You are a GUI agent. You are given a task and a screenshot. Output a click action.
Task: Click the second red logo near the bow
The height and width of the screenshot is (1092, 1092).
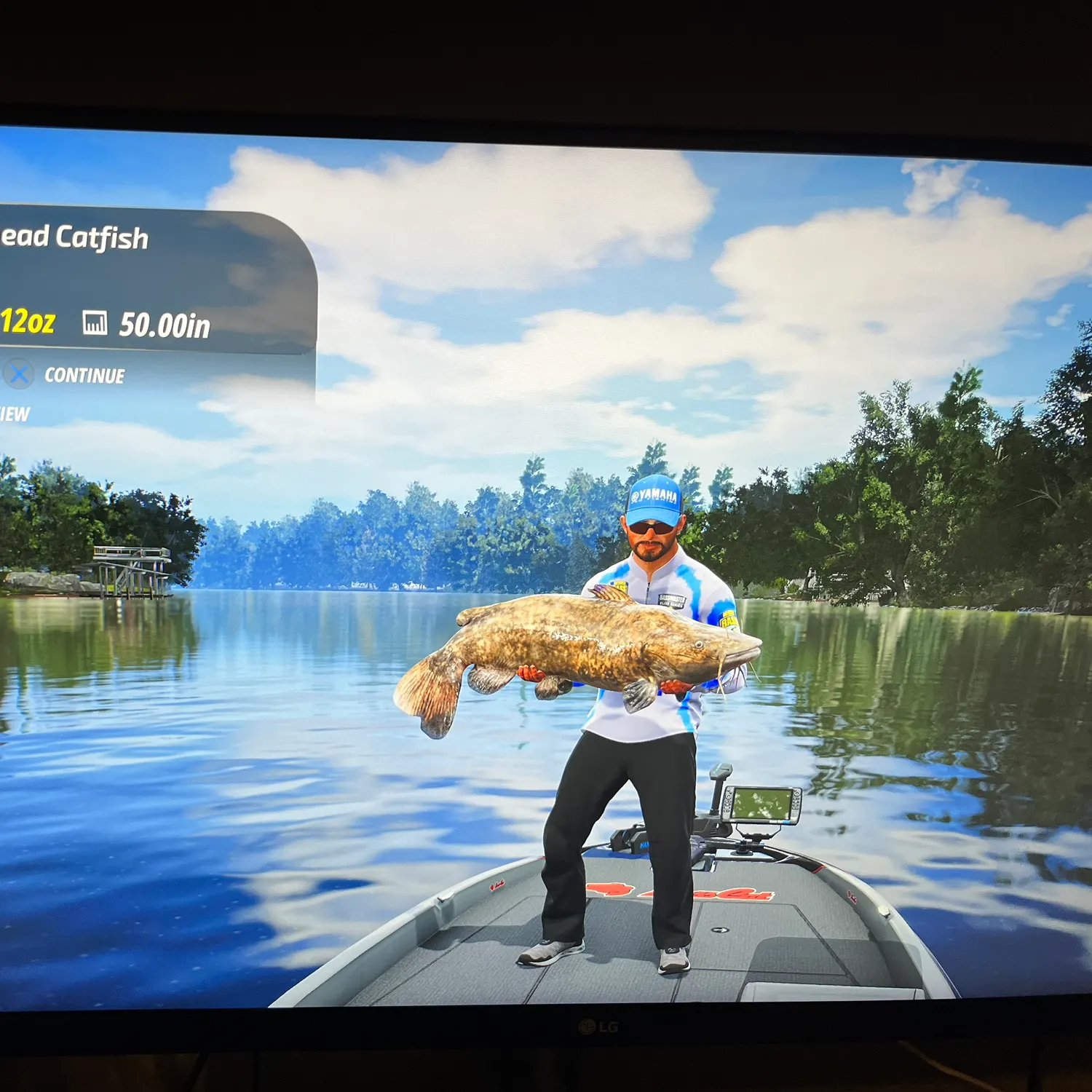click(496, 884)
